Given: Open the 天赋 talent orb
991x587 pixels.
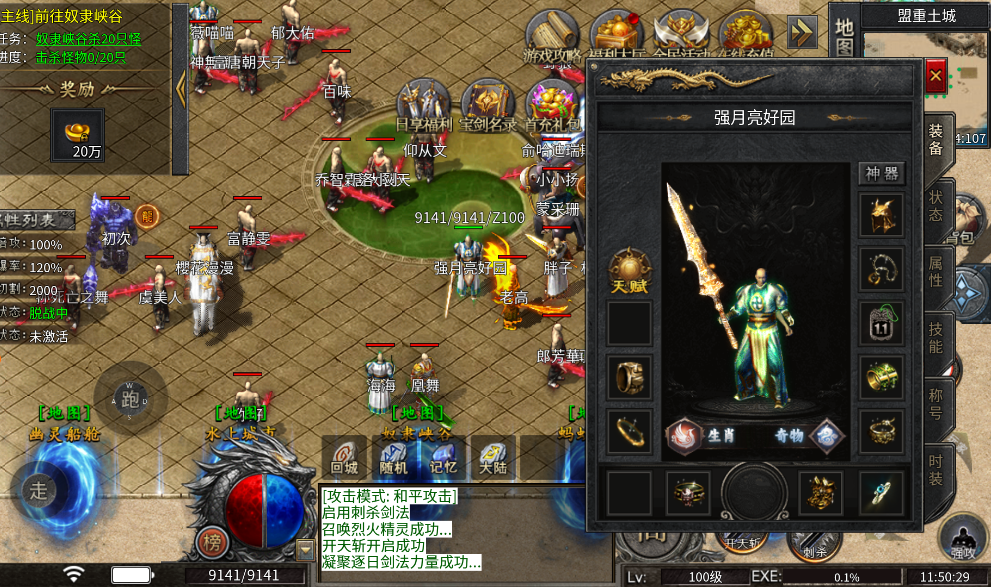Looking at the screenshot, I should [630, 268].
